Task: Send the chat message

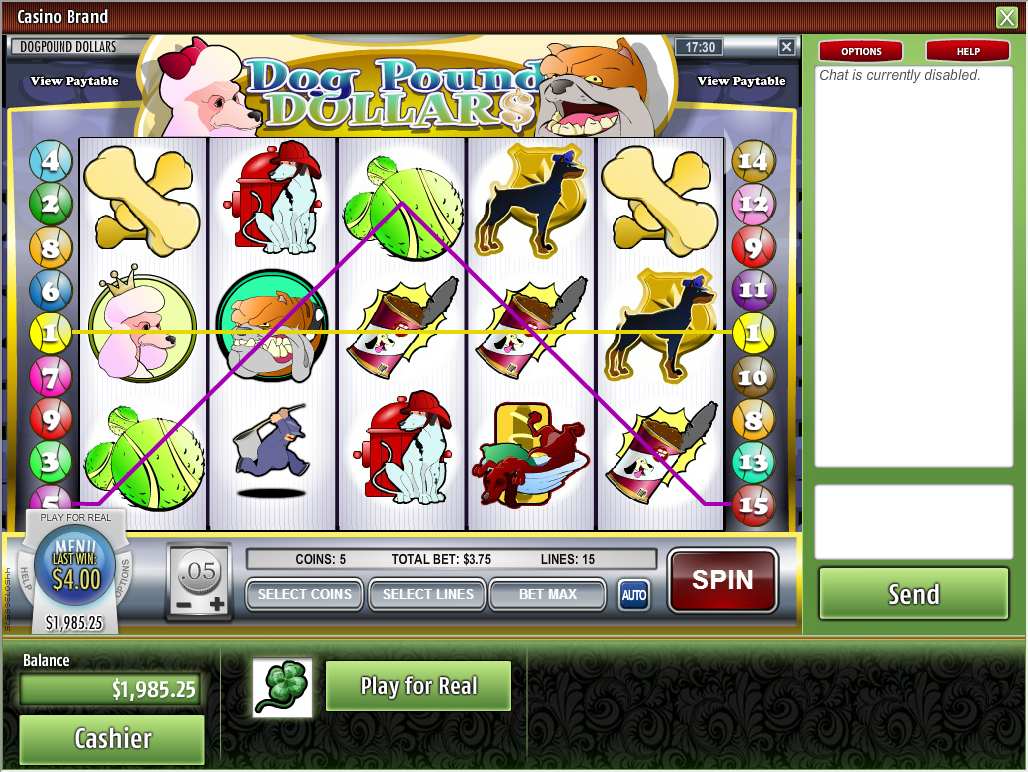Action: (913, 594)
